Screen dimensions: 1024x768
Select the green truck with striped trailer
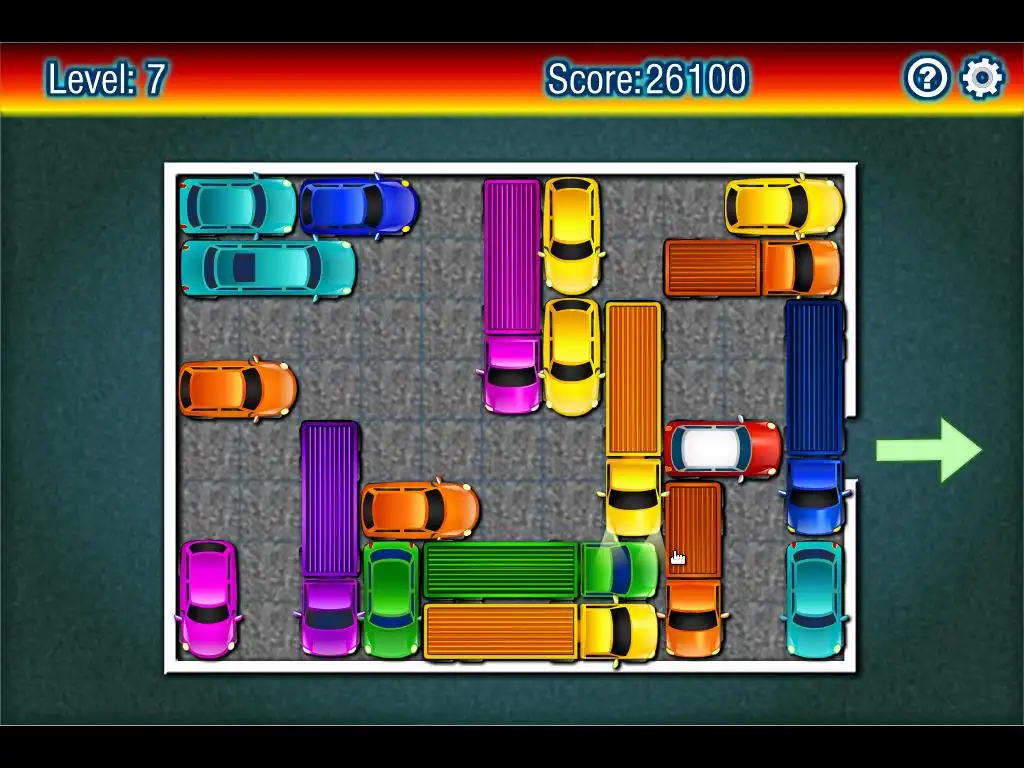tap(540, 570)
